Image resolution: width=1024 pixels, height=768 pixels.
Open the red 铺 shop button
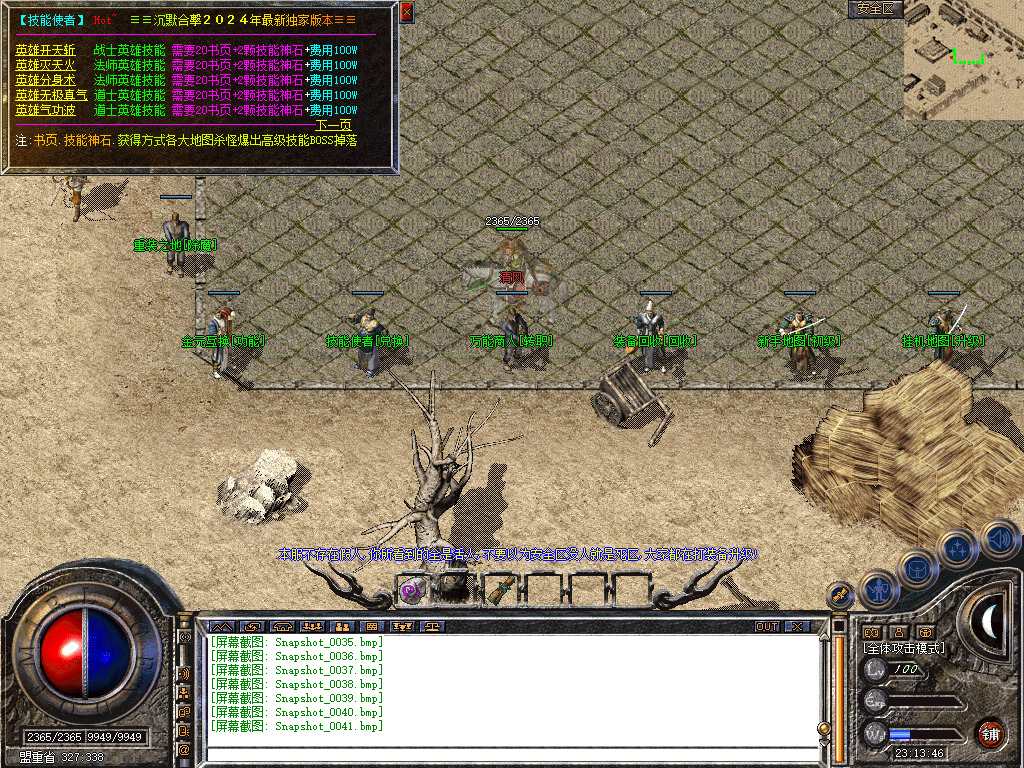(x=990, y=733)
